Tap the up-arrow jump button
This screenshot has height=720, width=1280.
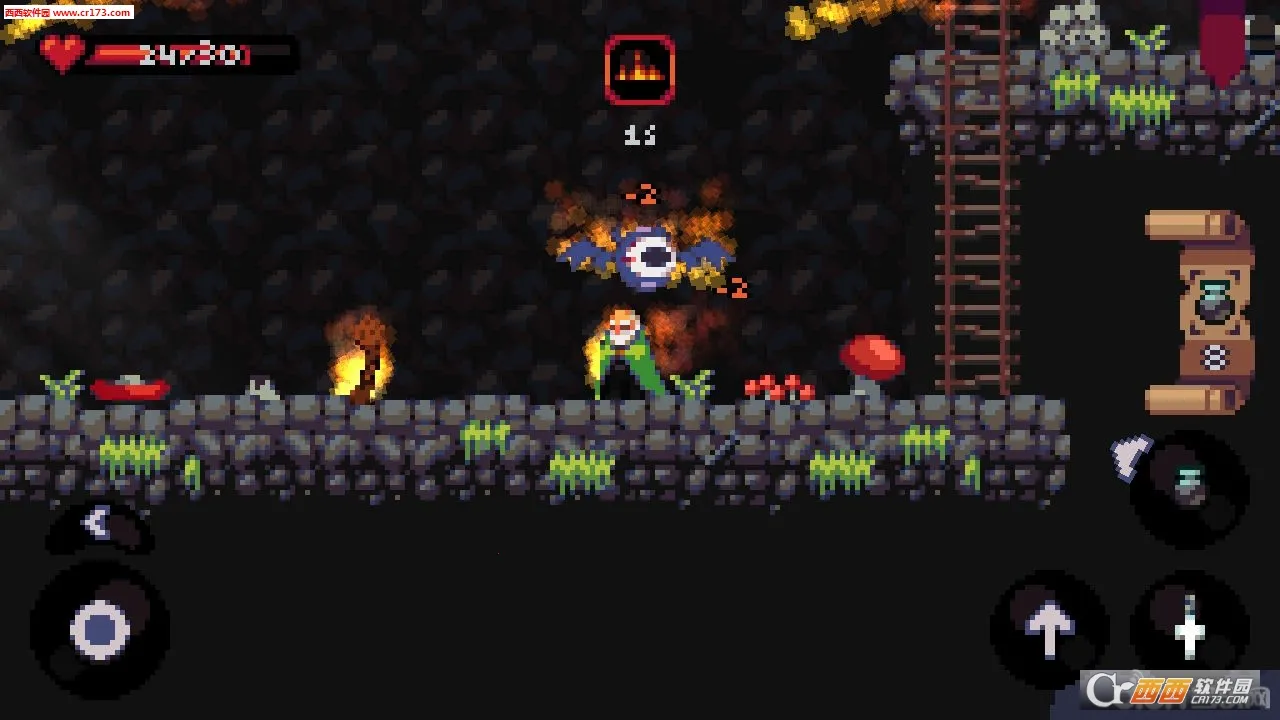pyautogui.click(x=1049, y=630)
